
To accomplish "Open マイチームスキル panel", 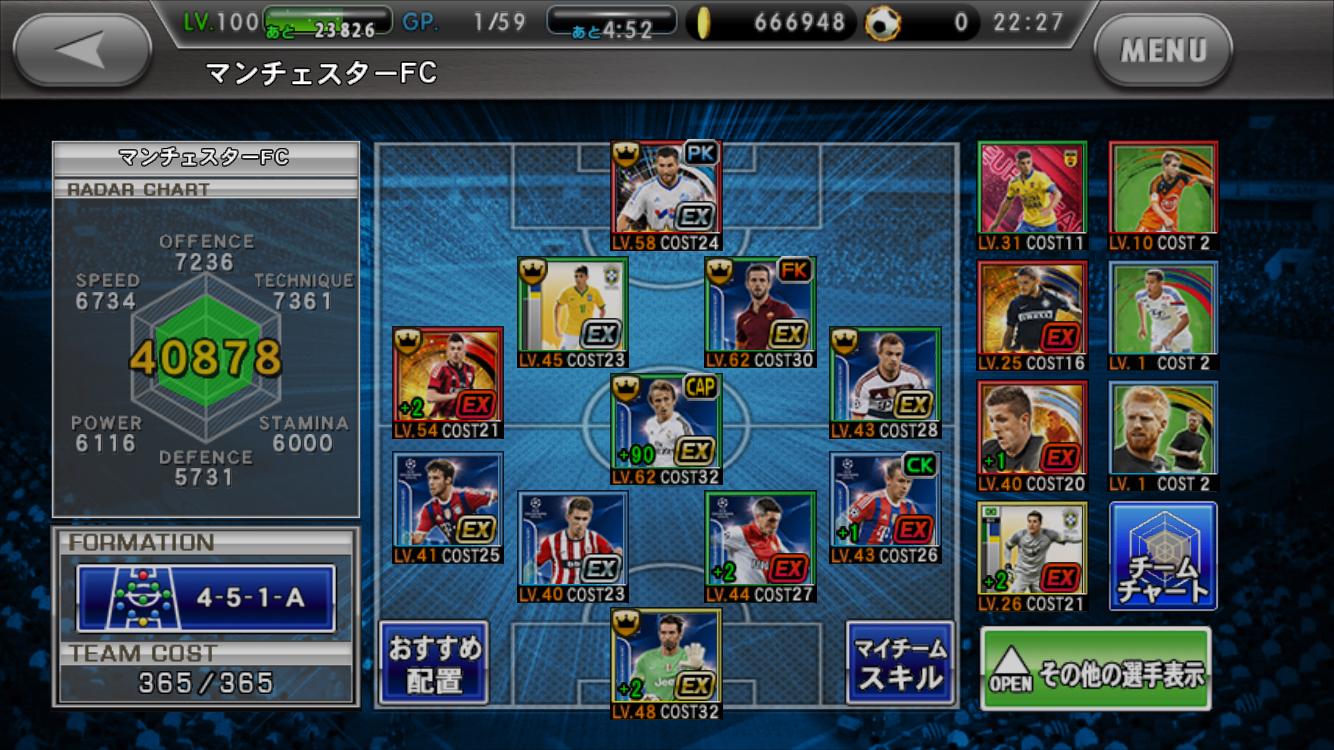I will pos(899,663).
